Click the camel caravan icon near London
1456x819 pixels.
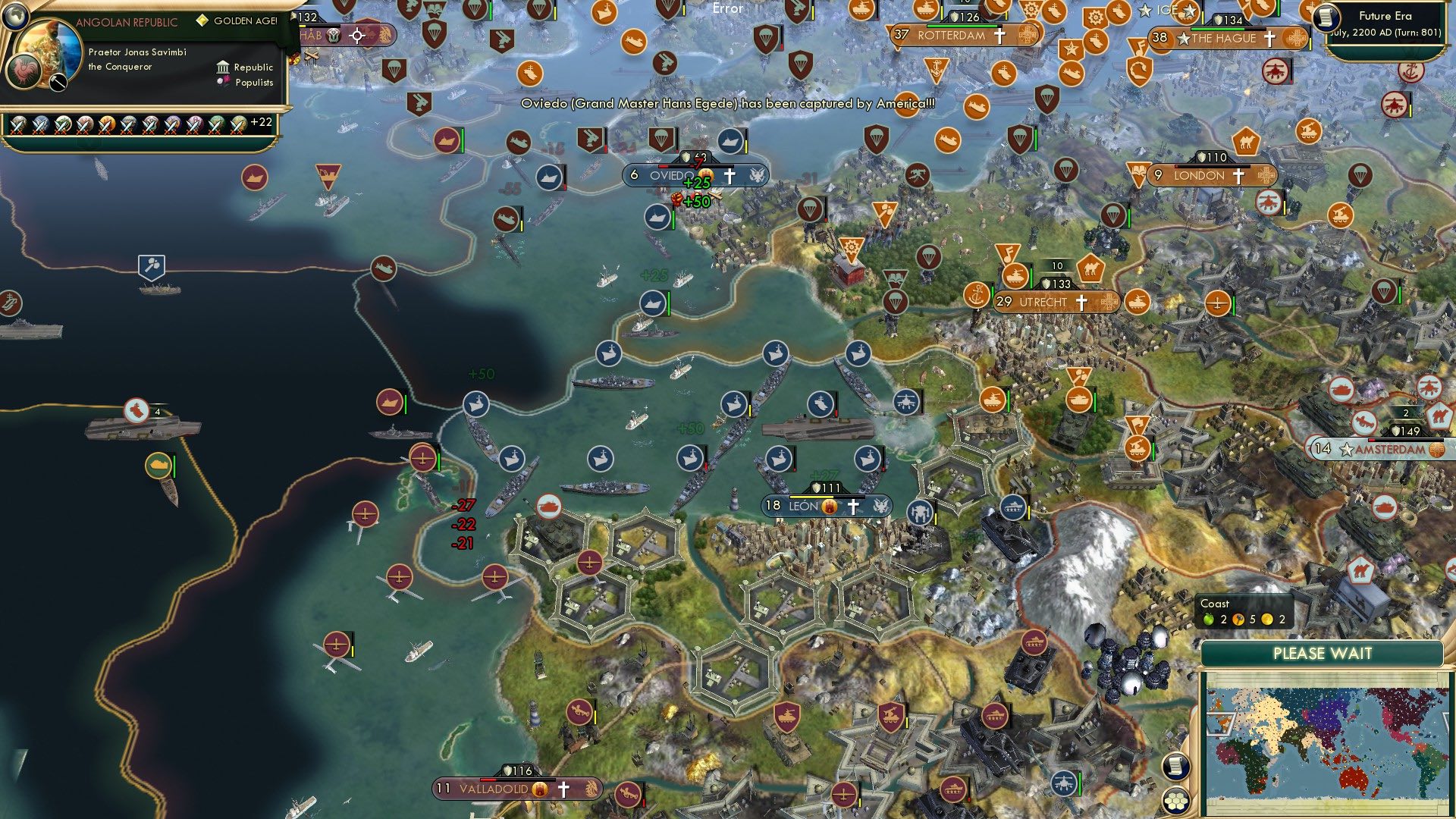(1246, 141)
